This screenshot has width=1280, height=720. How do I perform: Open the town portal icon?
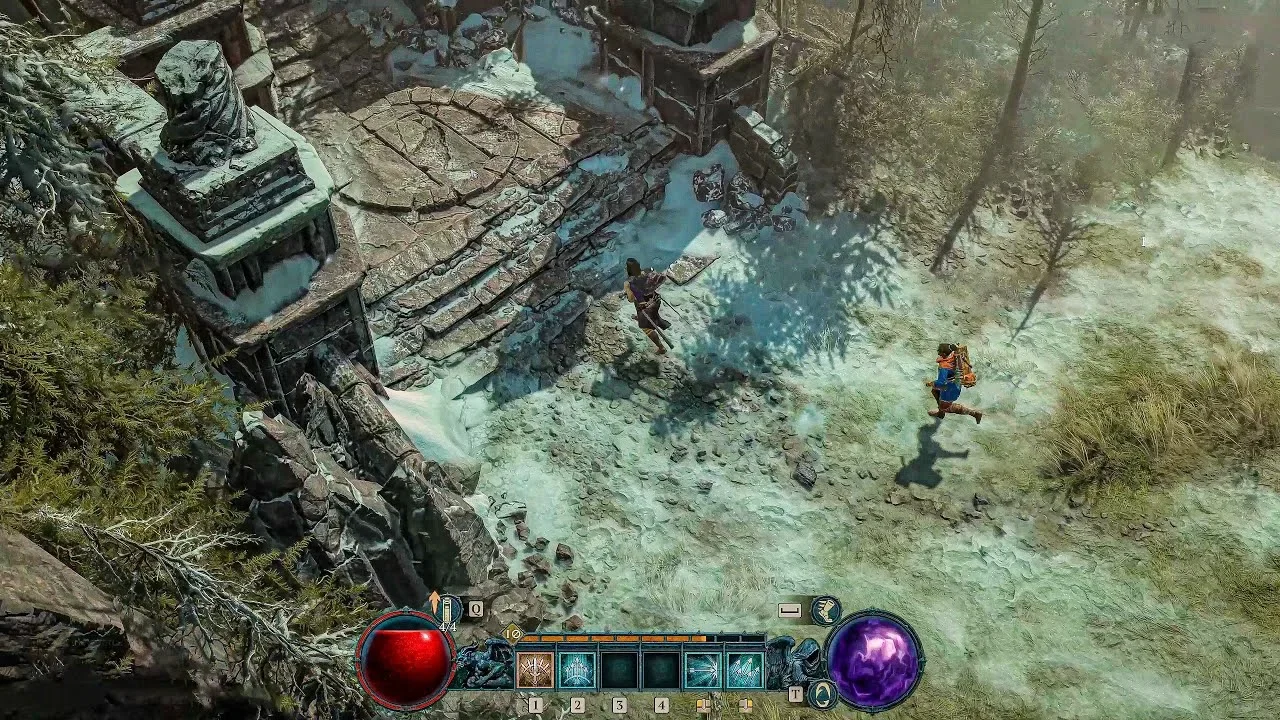click(821, 693)
